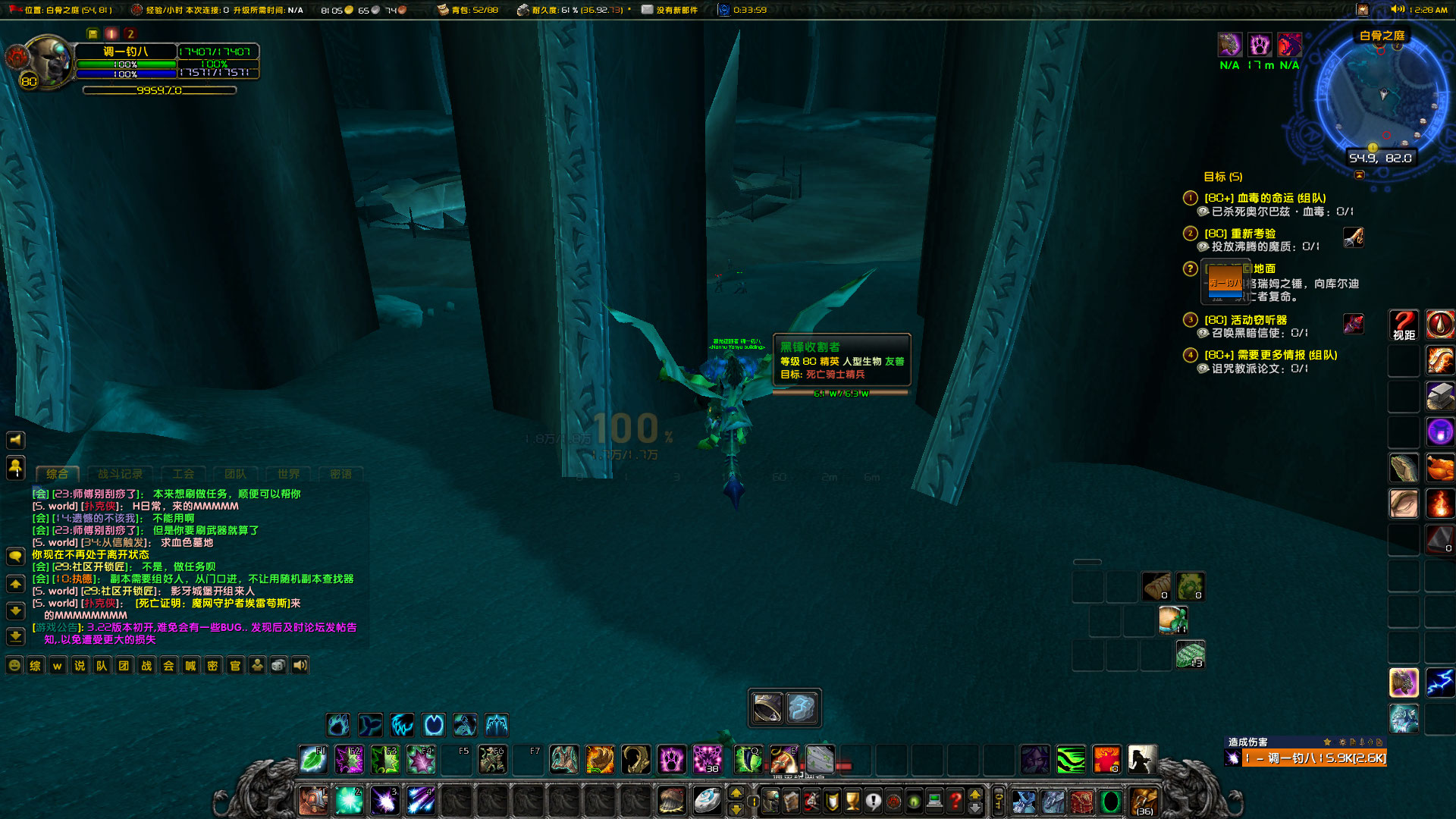Open the achievements trophy icon in micro menu

(852, 799)
